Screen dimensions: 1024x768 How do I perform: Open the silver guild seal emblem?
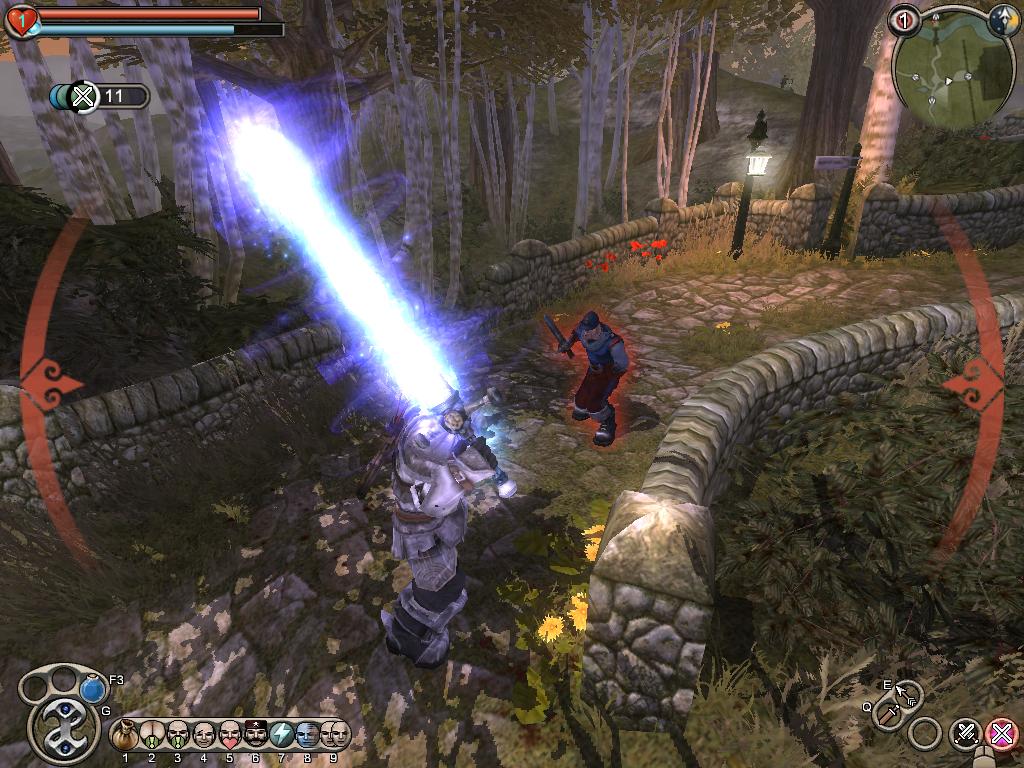click(64, 729)
